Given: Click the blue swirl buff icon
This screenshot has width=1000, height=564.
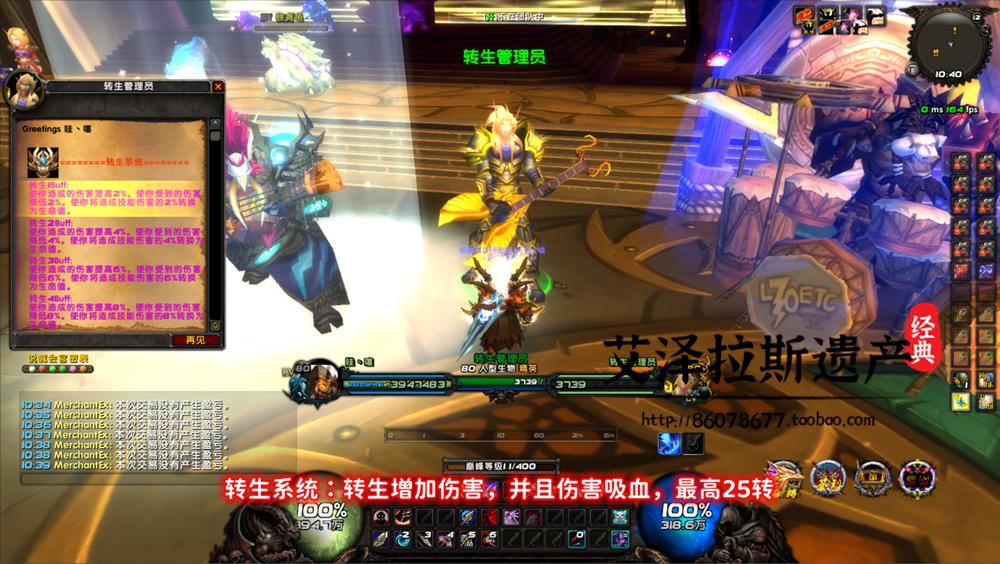Looking at the screenshot, I should click(x=668, y=441).
